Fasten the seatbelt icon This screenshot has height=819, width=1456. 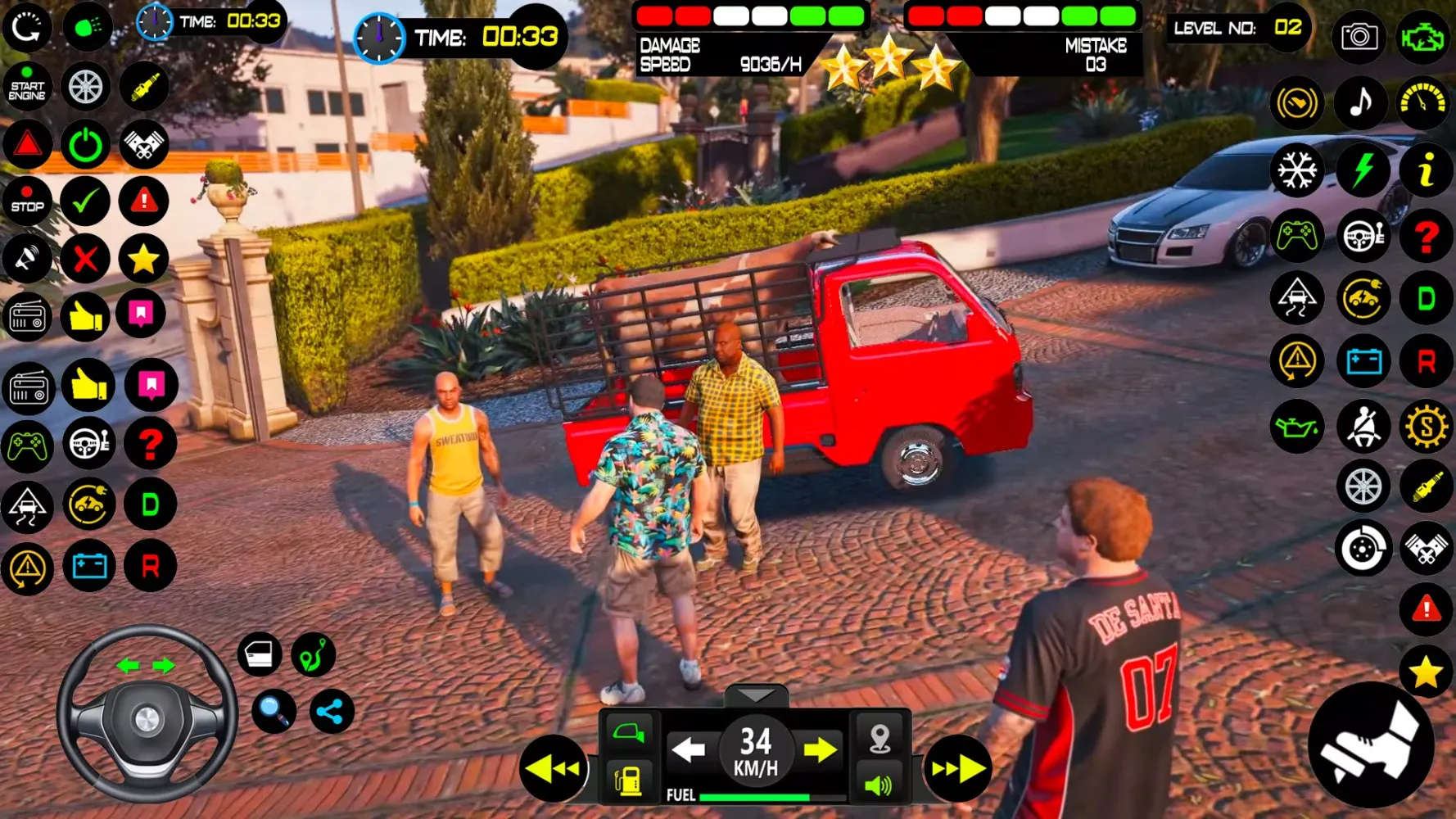[x=1363, y=427]
